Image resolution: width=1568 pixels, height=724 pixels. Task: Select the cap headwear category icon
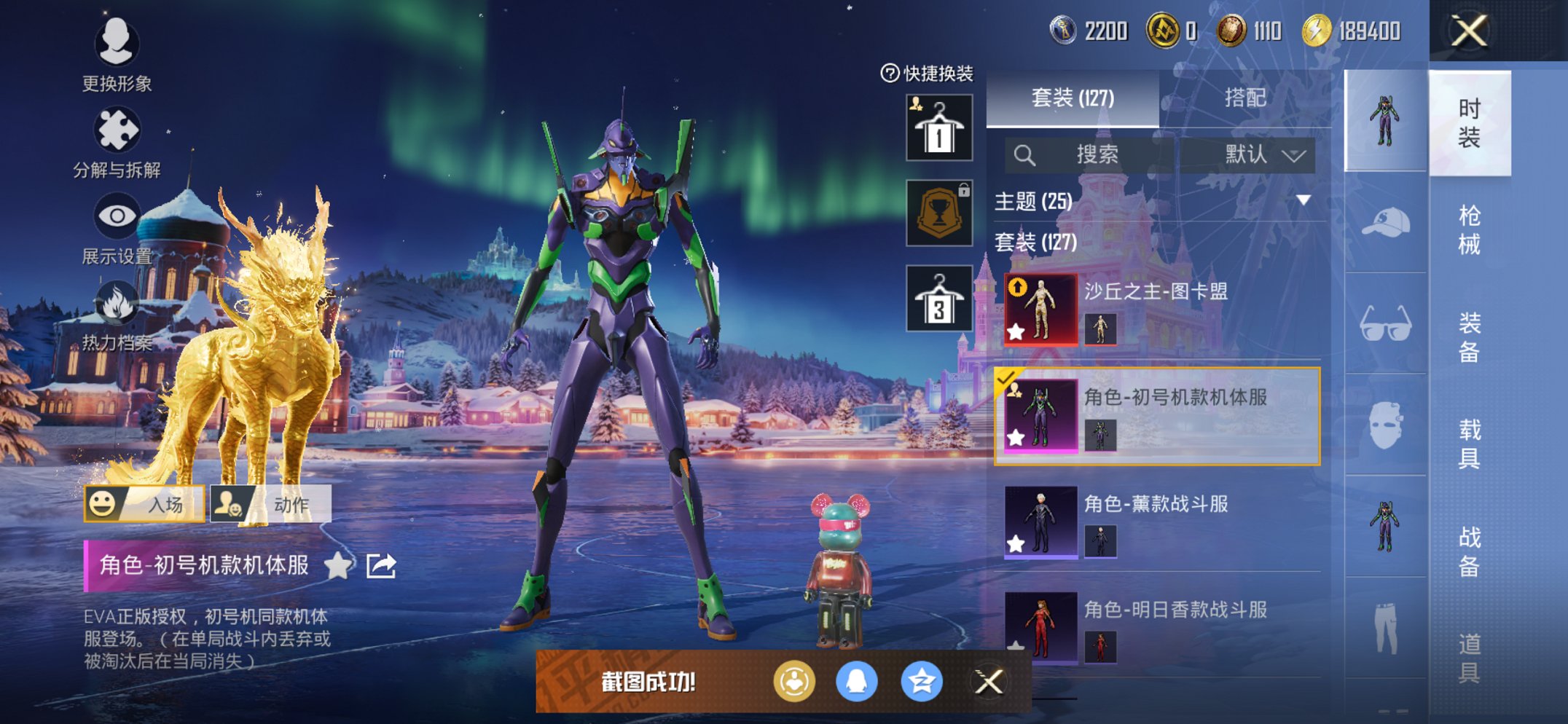(1385, 222)
